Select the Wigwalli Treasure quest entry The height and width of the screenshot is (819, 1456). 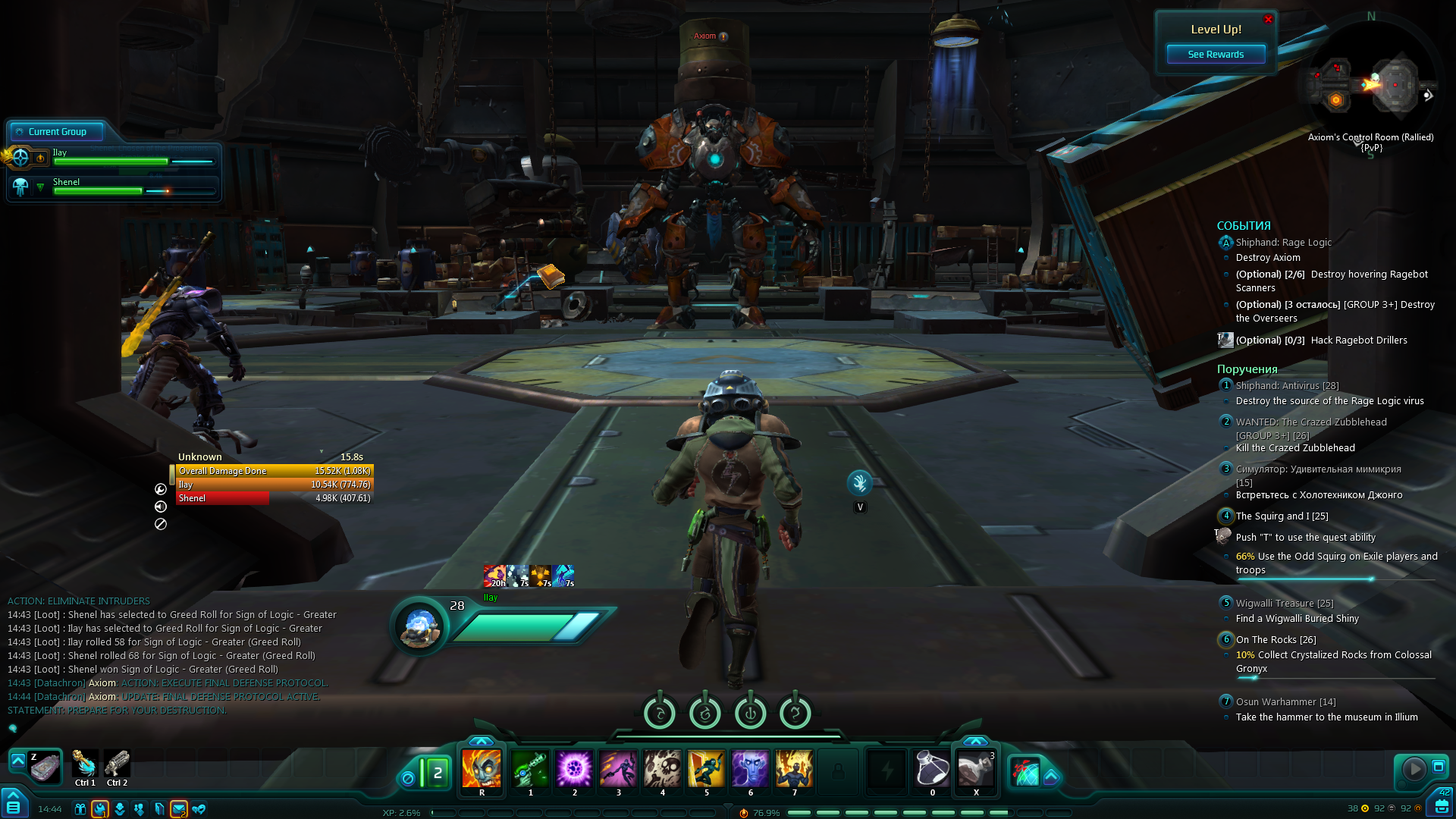[1284, 604]
